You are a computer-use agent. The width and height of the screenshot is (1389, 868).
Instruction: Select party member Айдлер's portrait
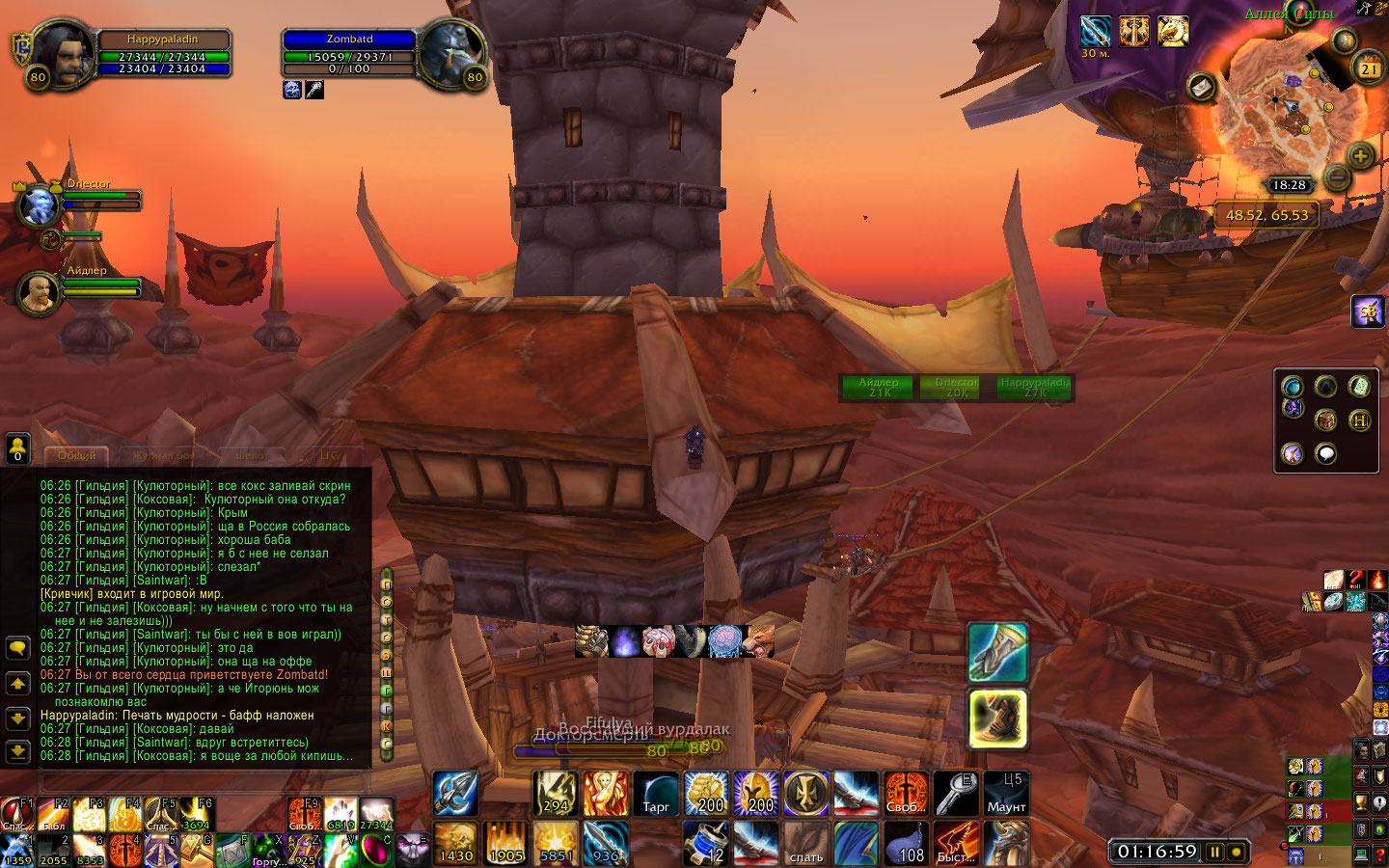39,292
